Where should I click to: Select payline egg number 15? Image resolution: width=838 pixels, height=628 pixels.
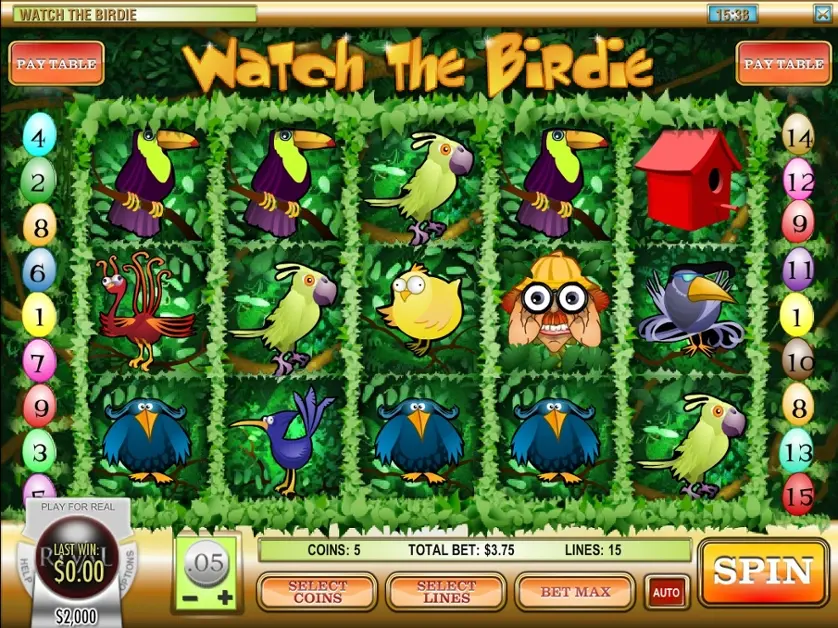click(x=798, y=495)
